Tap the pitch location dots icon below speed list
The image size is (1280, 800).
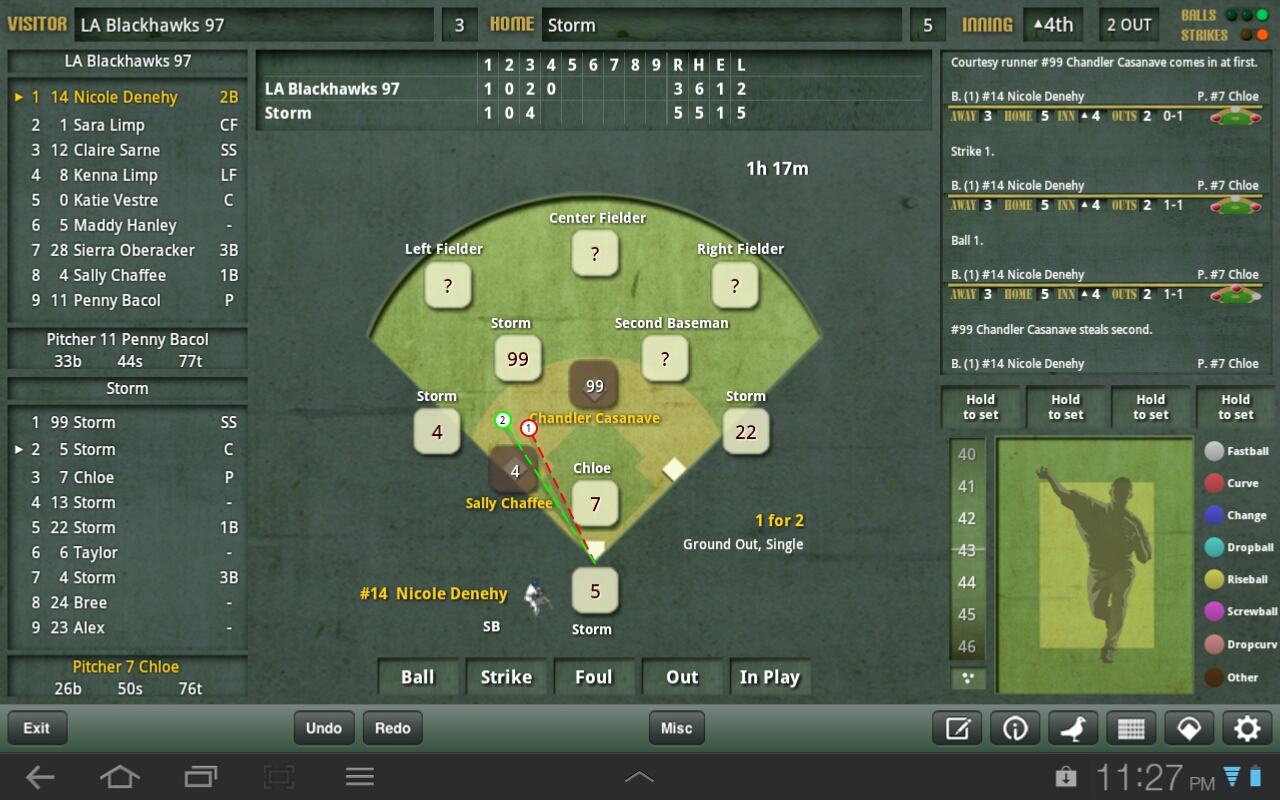(966, 678)
